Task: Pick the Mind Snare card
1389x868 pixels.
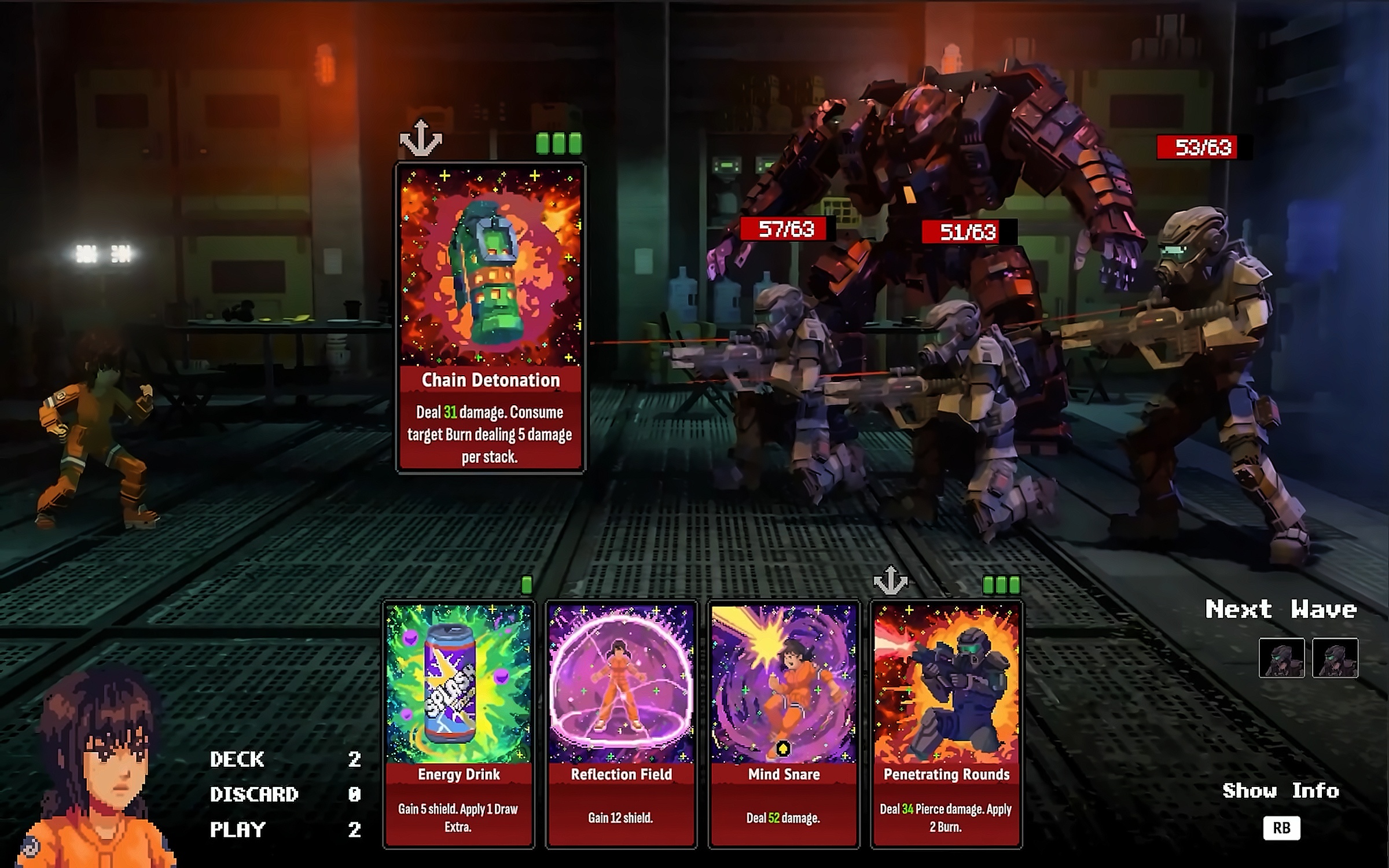Action: 784,723
